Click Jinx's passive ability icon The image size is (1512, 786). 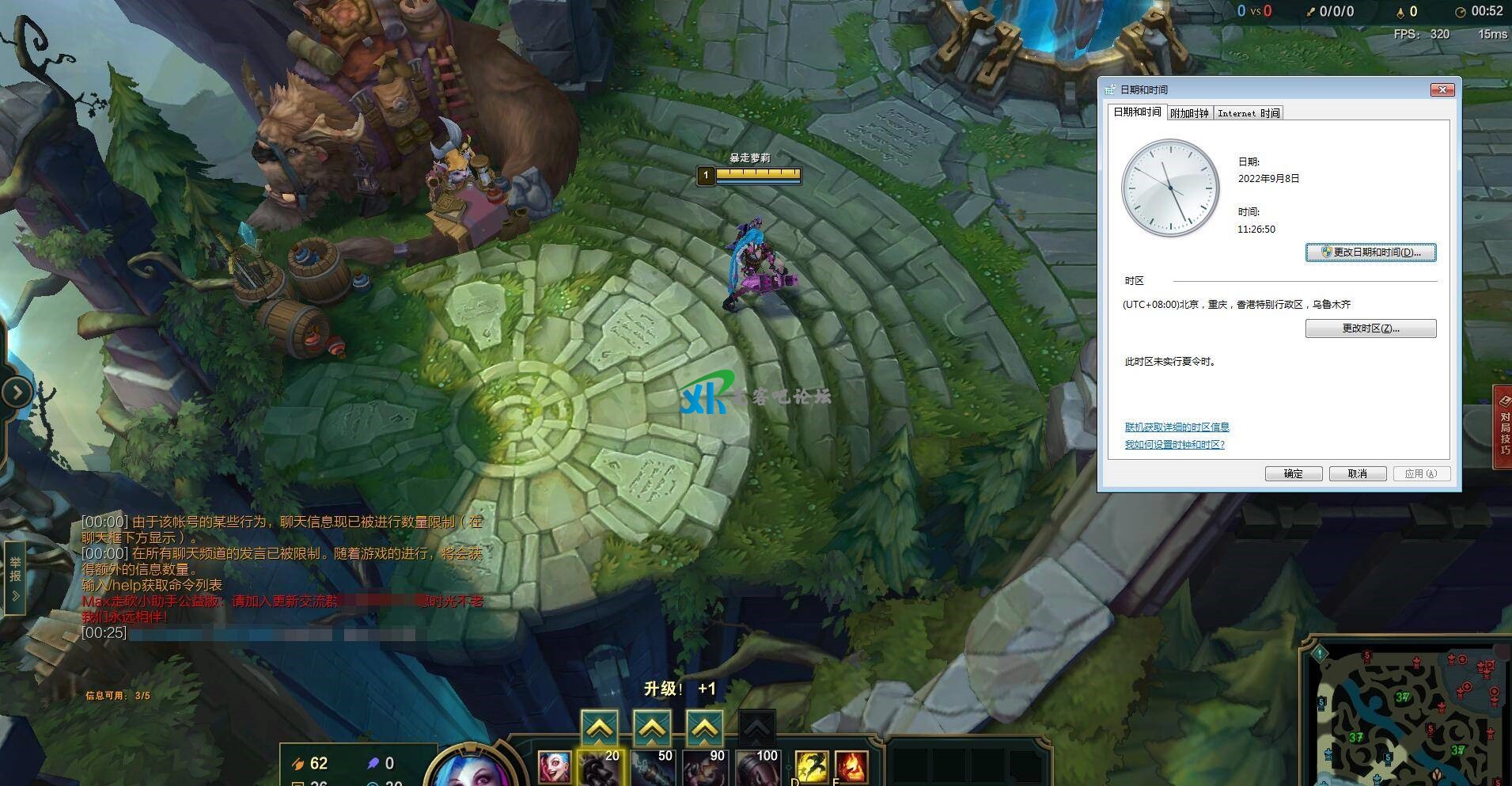[x=554, y=768]
